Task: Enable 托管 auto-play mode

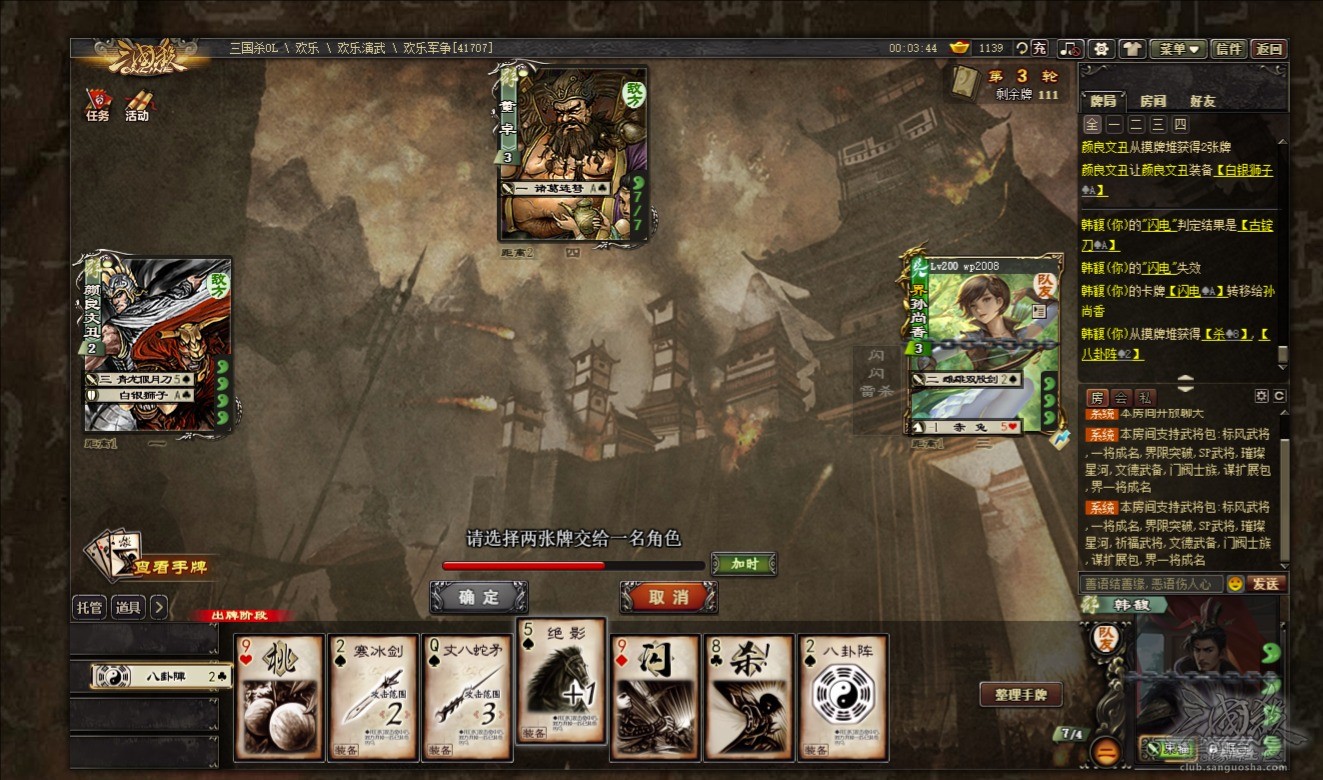Action: pyautogui.click(x=89, y=607)
